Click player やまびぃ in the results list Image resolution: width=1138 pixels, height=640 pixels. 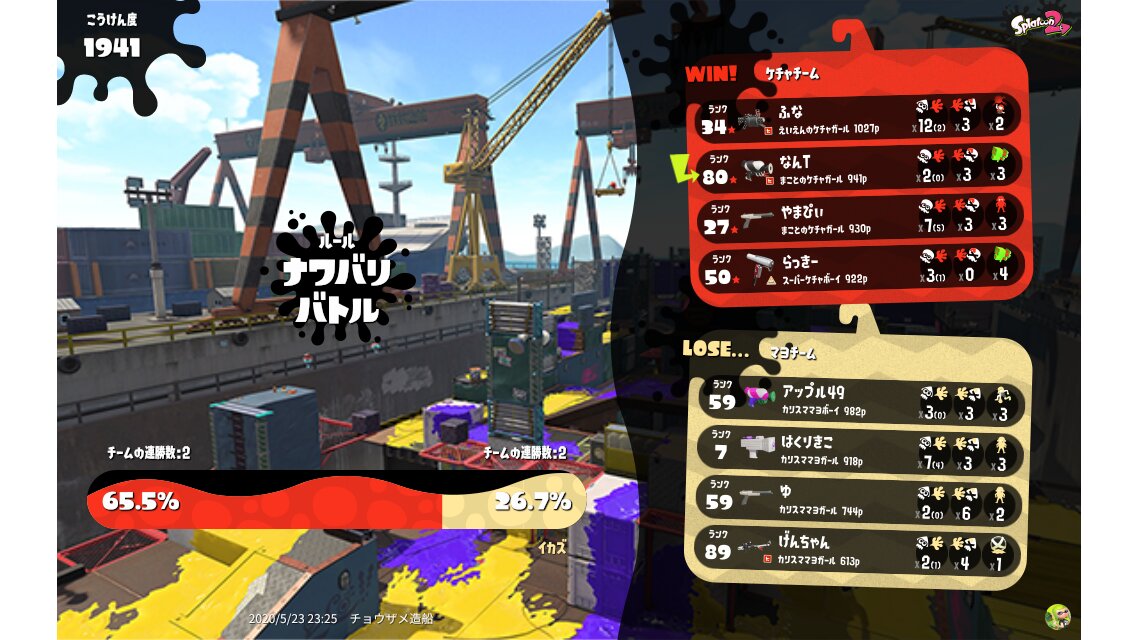tap(860, 218)
